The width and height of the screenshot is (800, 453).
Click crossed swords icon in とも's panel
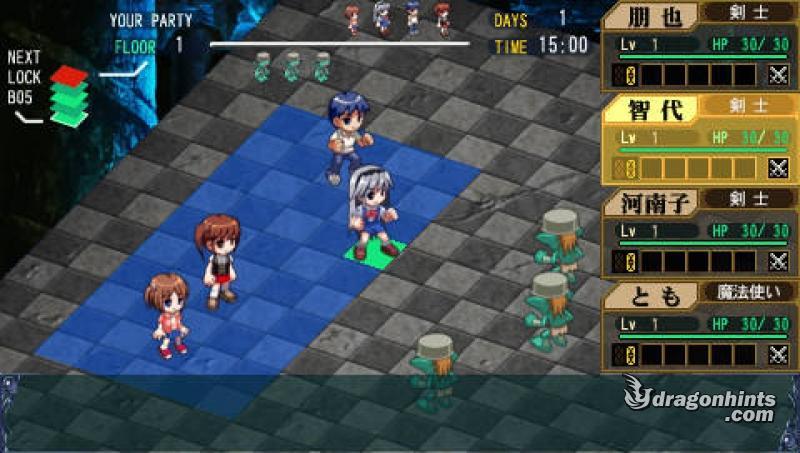[x=777, y=355]
